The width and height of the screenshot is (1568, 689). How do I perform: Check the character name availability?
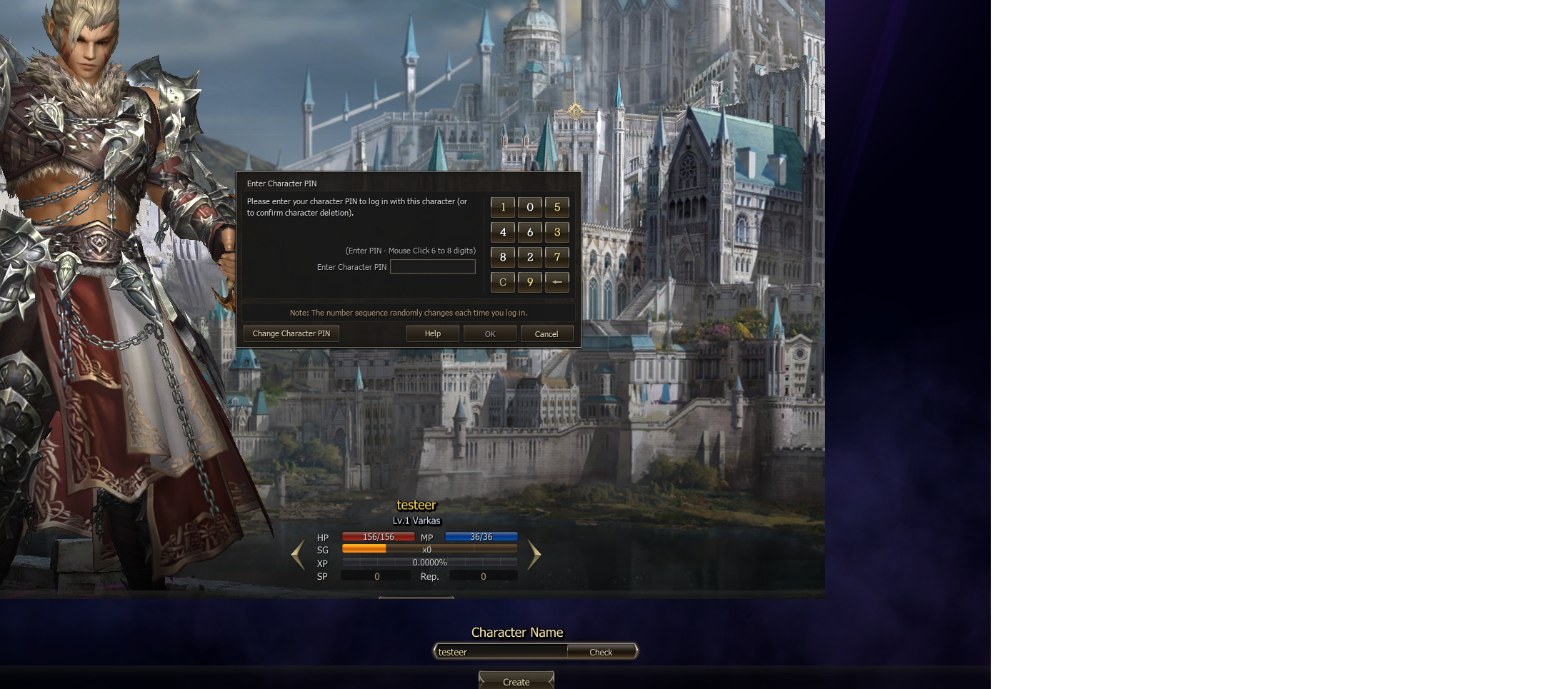[x=601, y=652]
